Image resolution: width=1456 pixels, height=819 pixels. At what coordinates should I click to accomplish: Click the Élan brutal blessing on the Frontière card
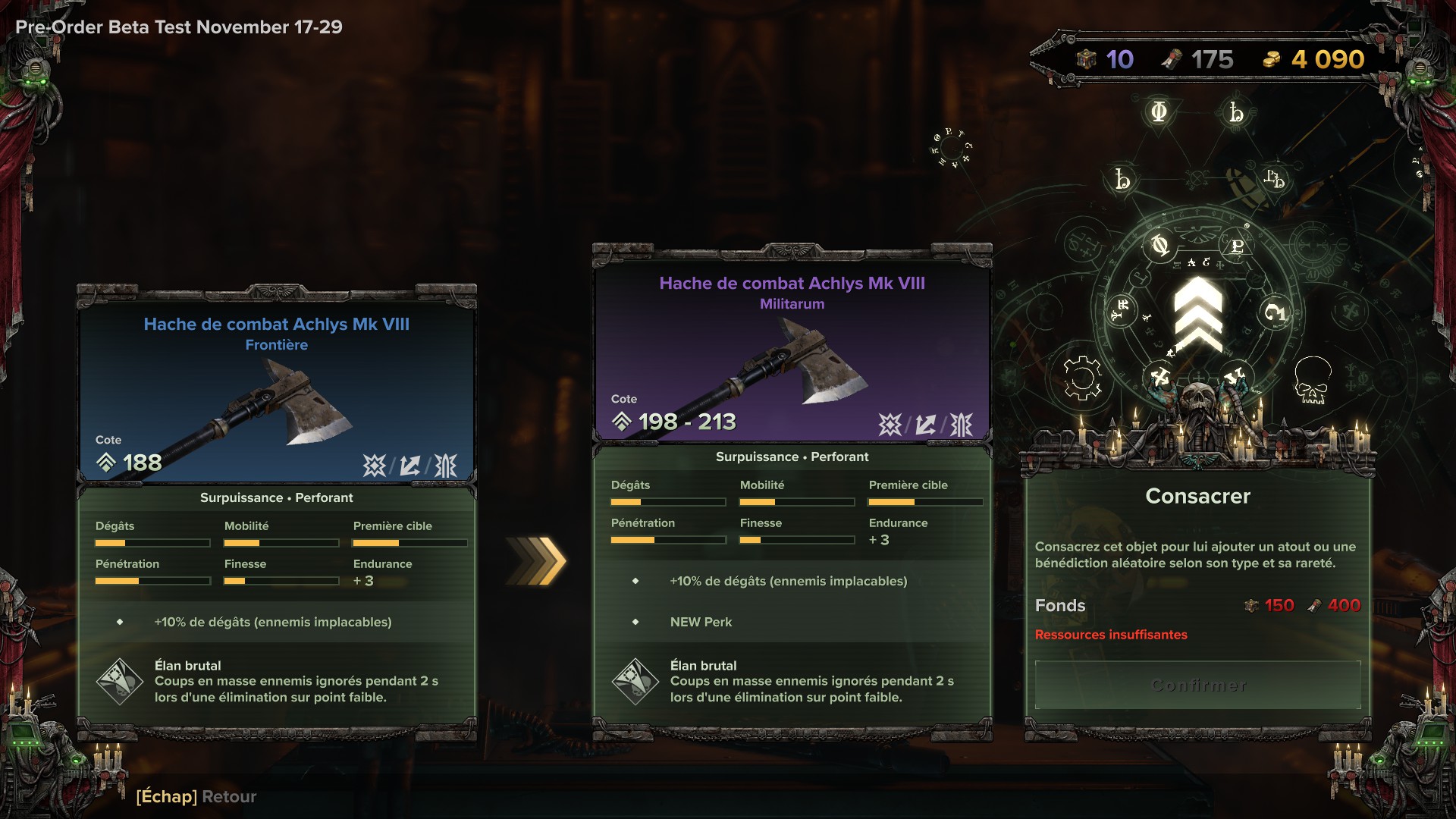(277, 681)
